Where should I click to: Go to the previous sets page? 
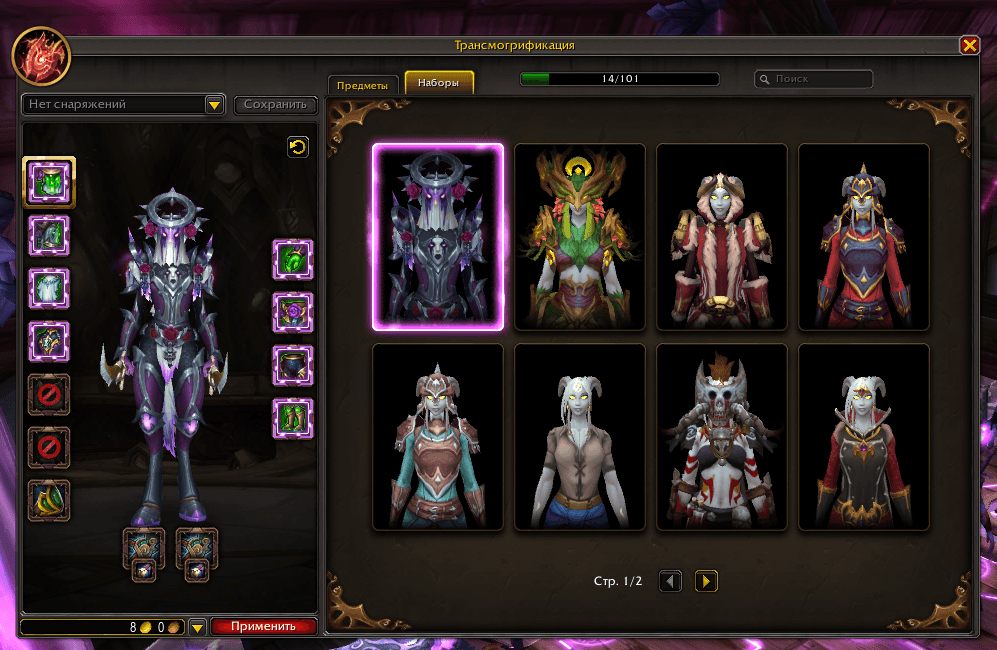(x=671, y=580)
